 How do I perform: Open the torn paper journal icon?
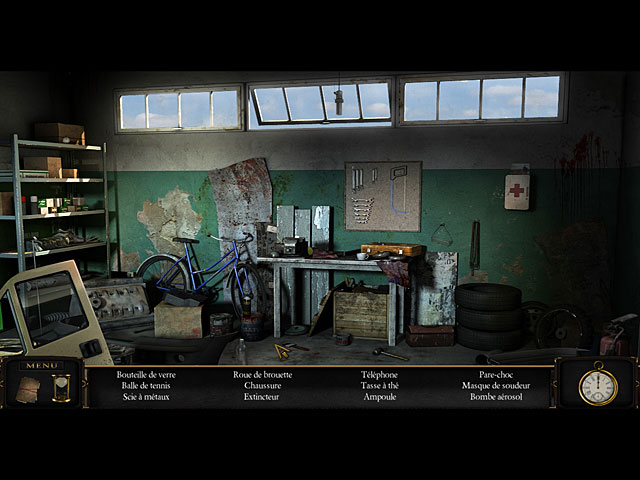click(x=28, y=389)
